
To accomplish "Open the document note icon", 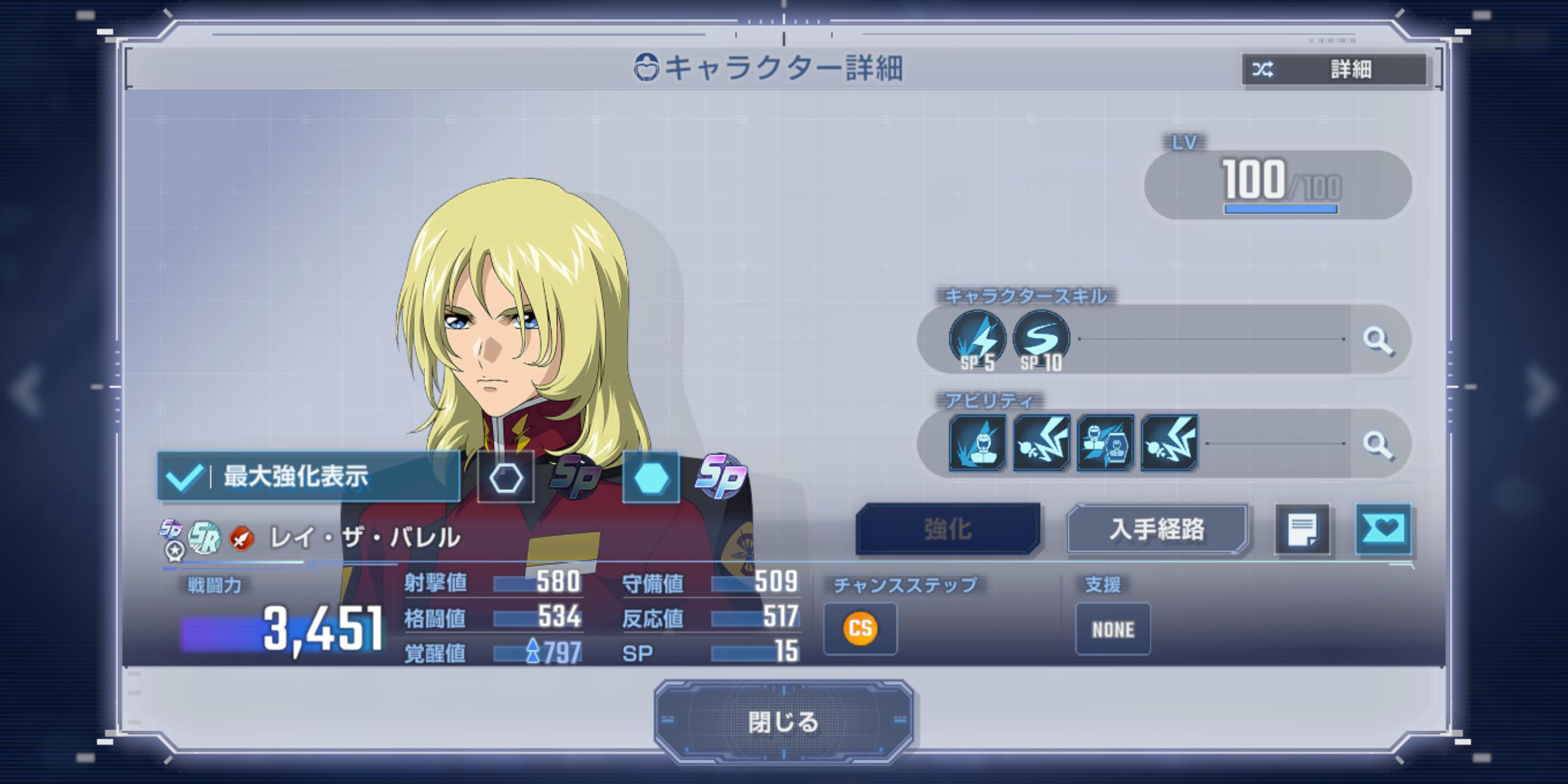I will (x=1302, y=529).
